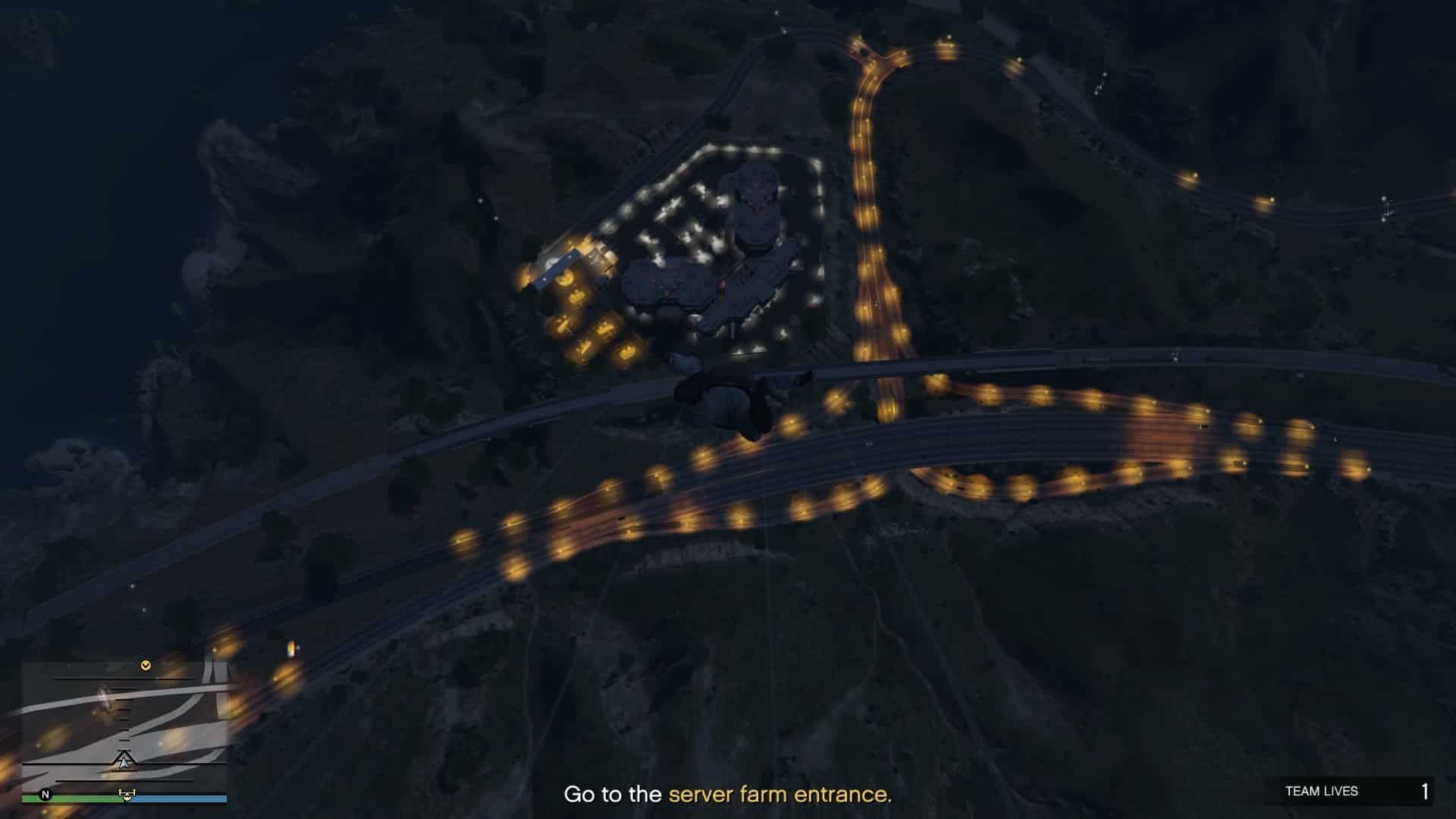This screenshot has width=1456, height=819.
Task: Click the yellow objective marker on the minimap
Action: (x=146, y=665)
